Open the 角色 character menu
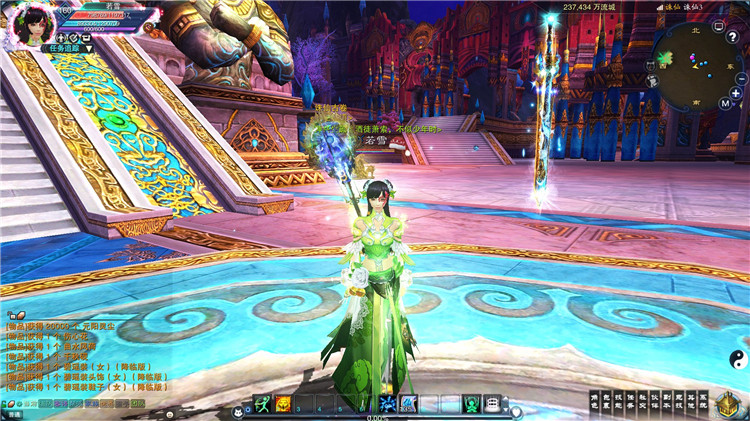The image size is (750, 421). coord(593,400)
